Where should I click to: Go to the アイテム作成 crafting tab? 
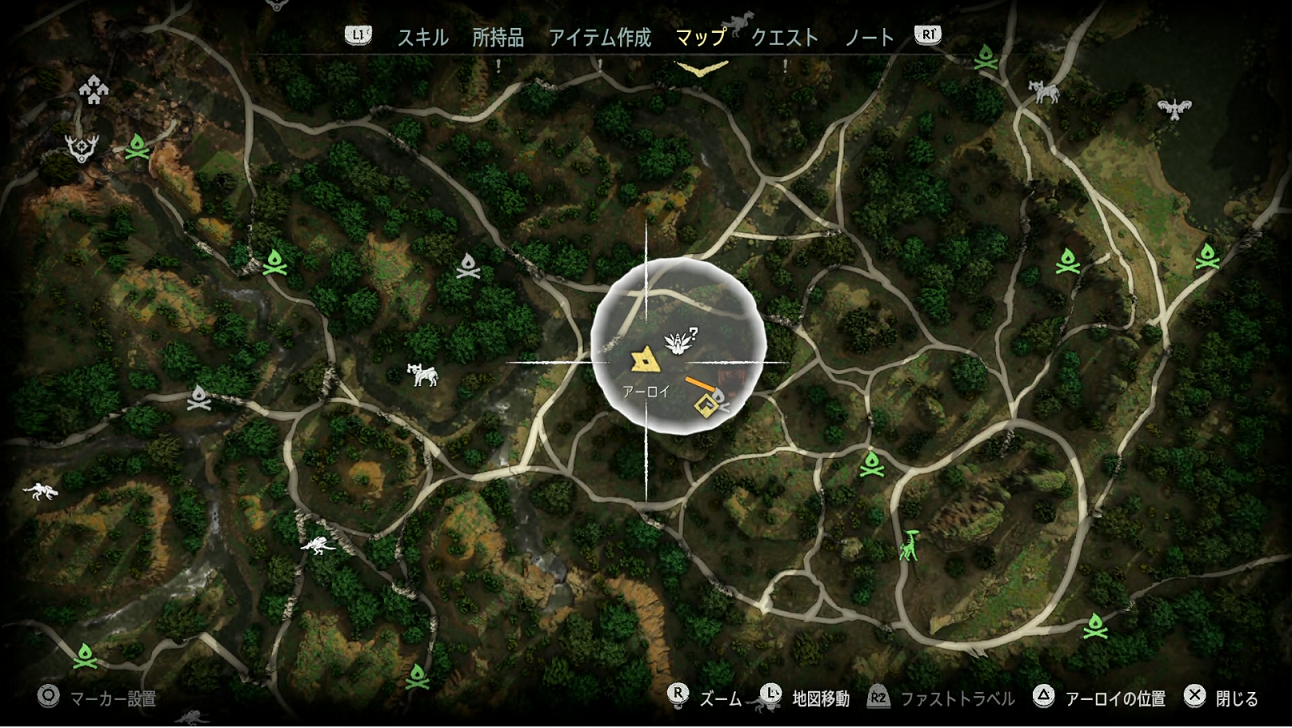coord(599,37)
